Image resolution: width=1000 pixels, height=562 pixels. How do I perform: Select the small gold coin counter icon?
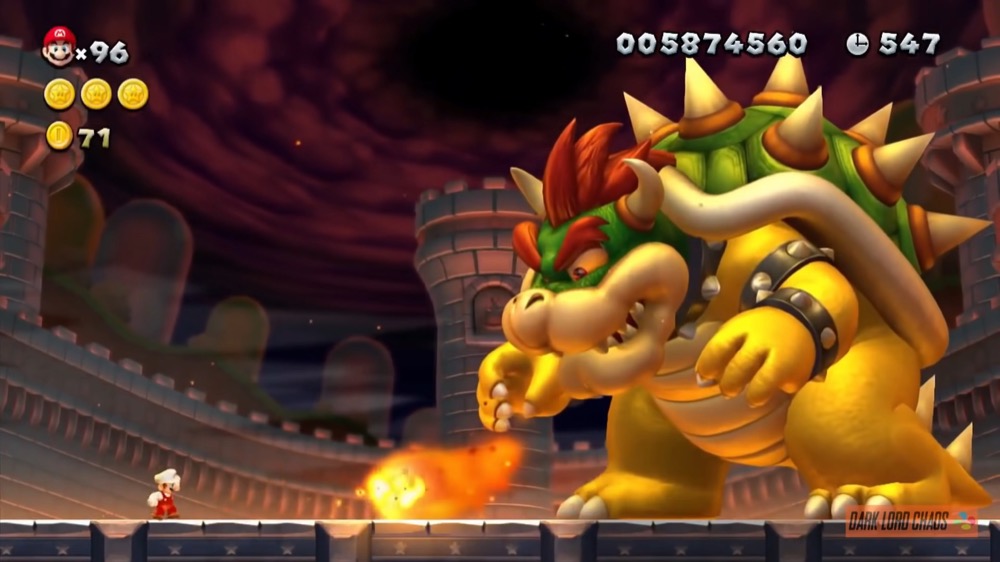pos(60,135)
